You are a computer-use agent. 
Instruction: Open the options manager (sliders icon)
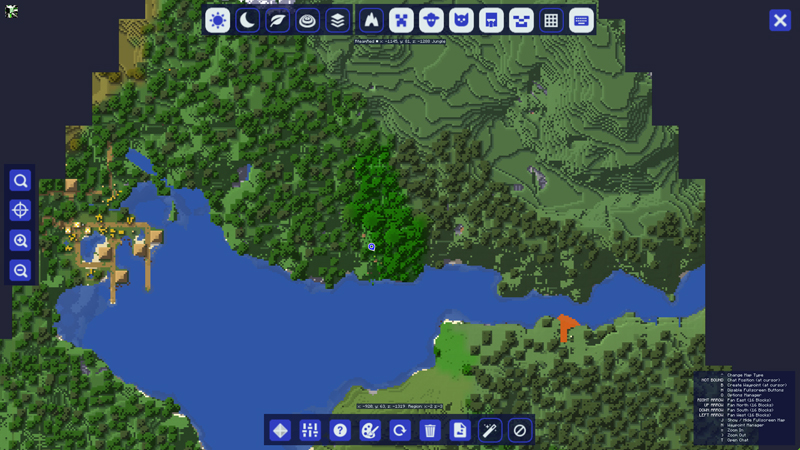pos(310,430)
